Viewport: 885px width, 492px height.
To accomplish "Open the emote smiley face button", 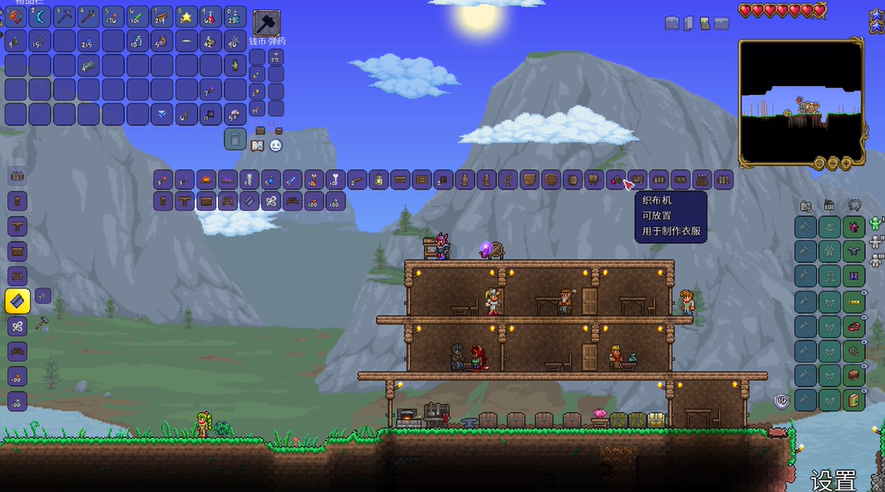I will [275, 145].
